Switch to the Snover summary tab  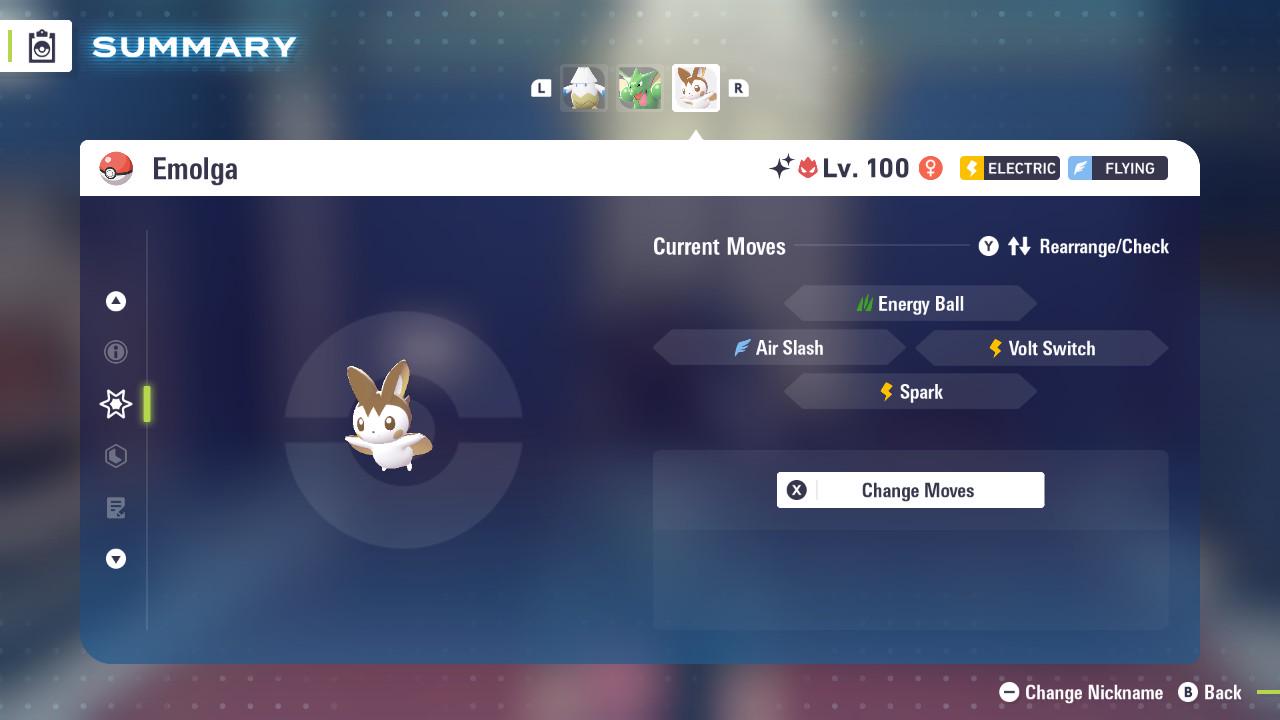click(x=584, y=88)
